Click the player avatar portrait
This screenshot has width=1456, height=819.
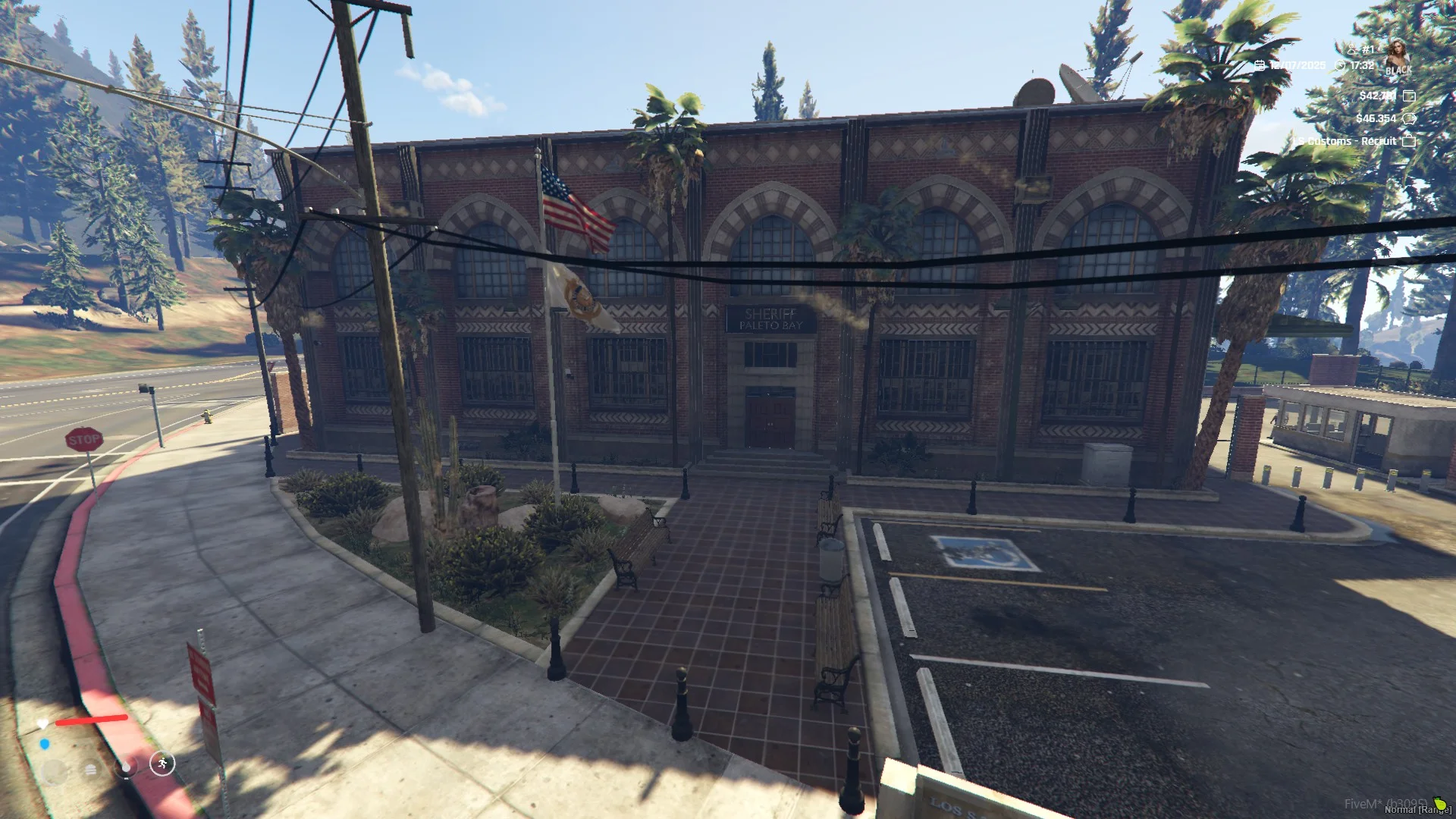click(x=1397, y=55)
